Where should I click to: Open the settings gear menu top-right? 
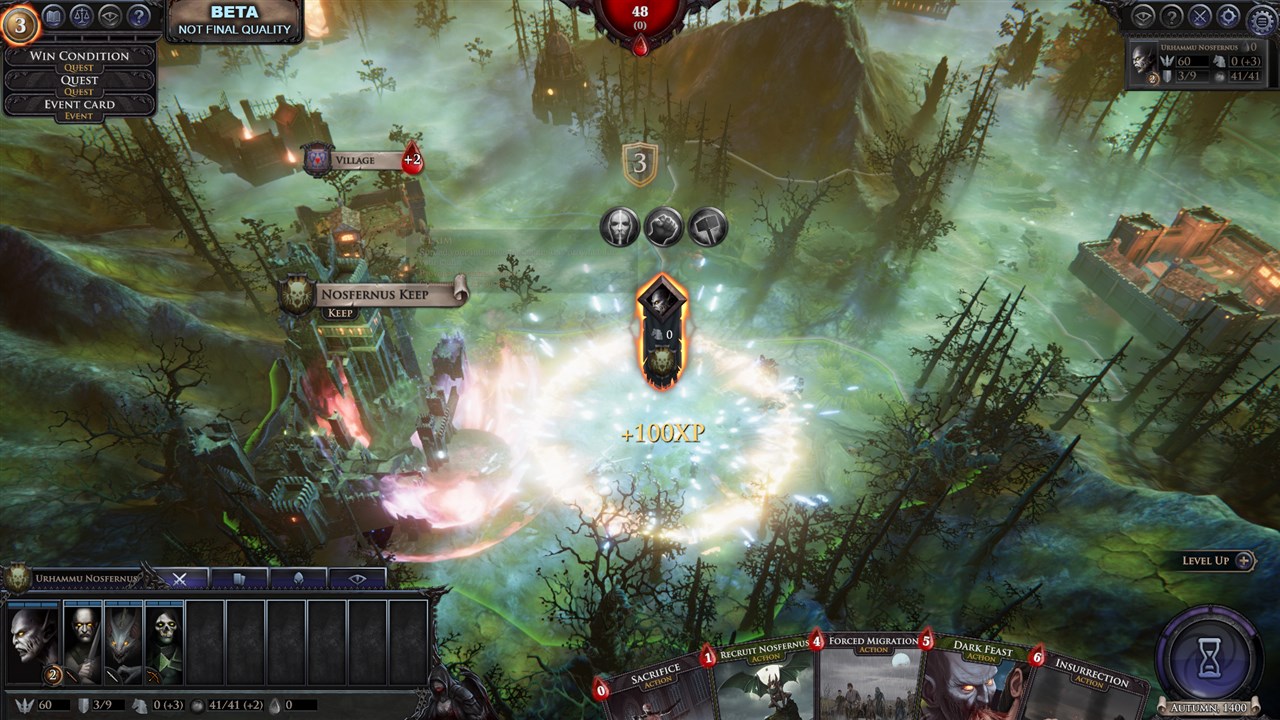point(1259,18)
